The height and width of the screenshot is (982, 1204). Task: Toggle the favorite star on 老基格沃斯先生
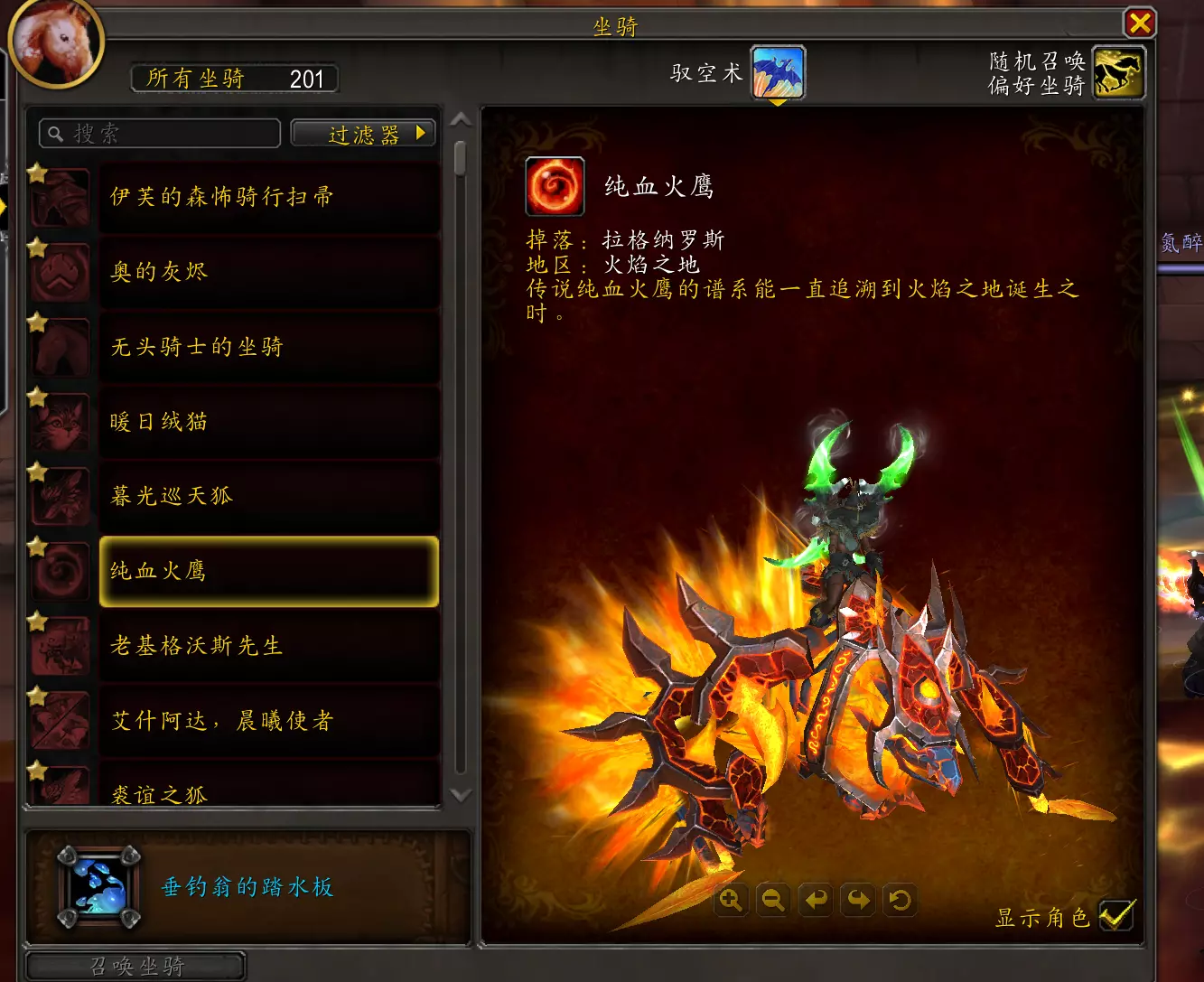pyautogui.click(x=36, y=622)
